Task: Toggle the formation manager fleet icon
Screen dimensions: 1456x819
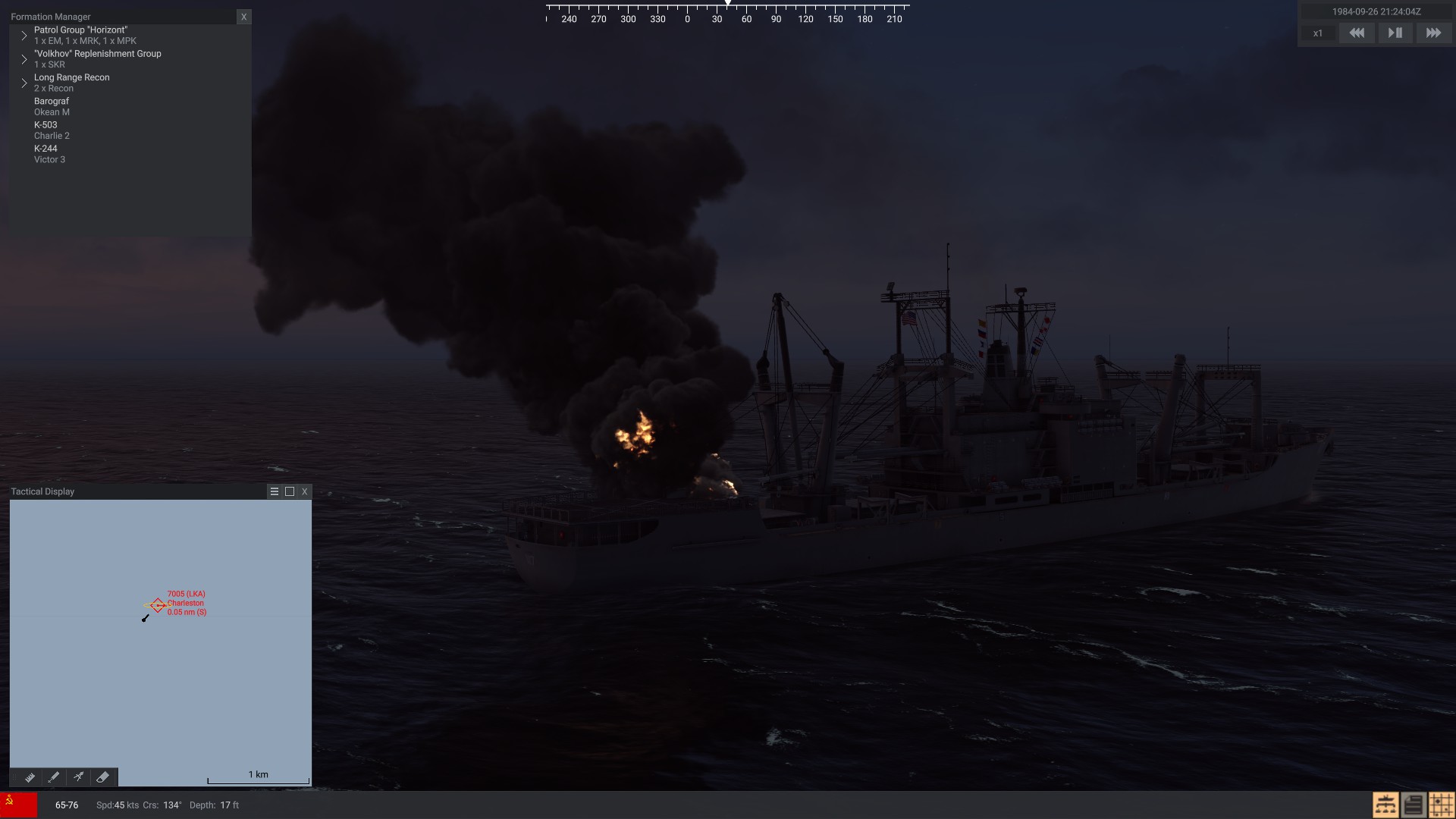Action: click(x=1385, y=805)
